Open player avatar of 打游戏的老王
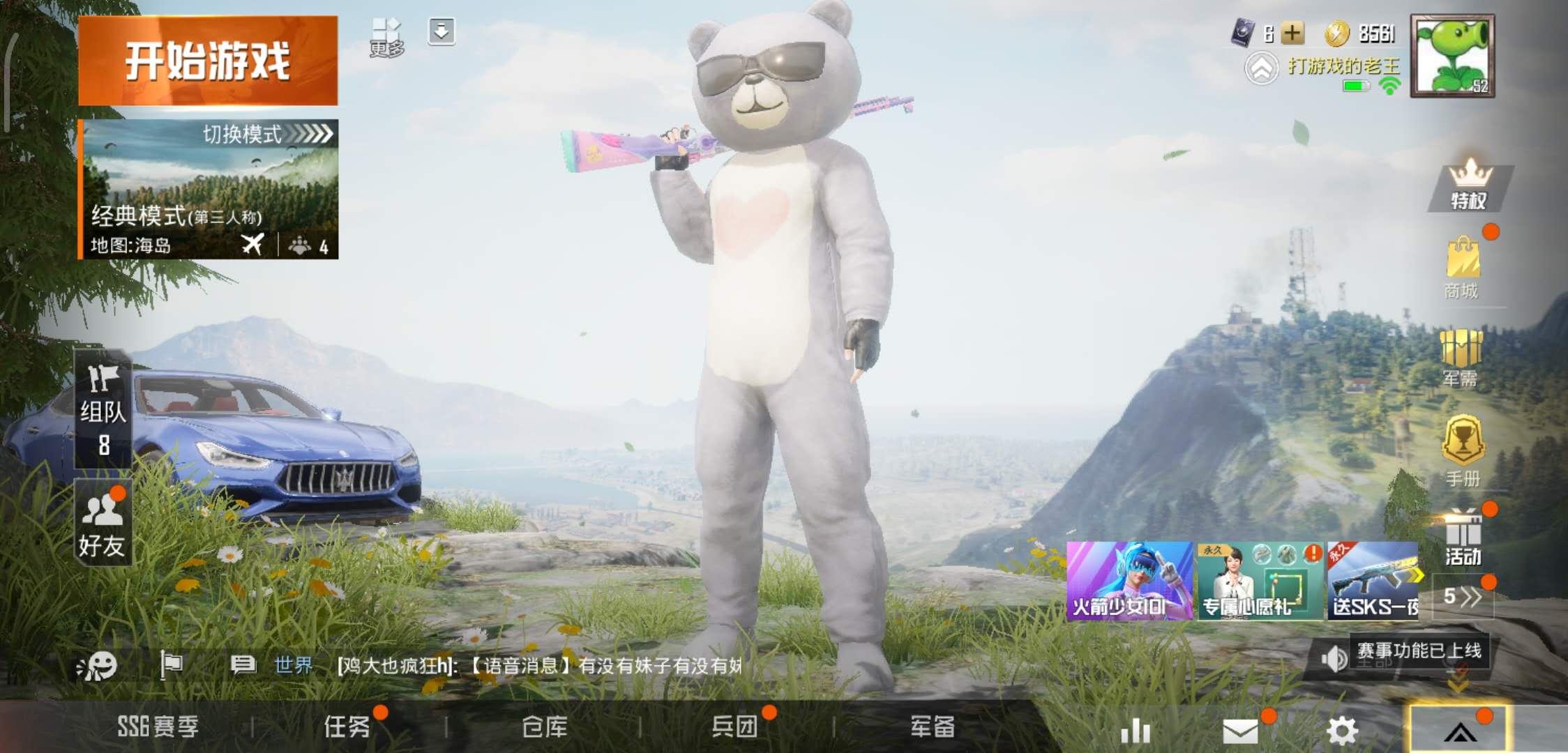 click(1454, 56)
